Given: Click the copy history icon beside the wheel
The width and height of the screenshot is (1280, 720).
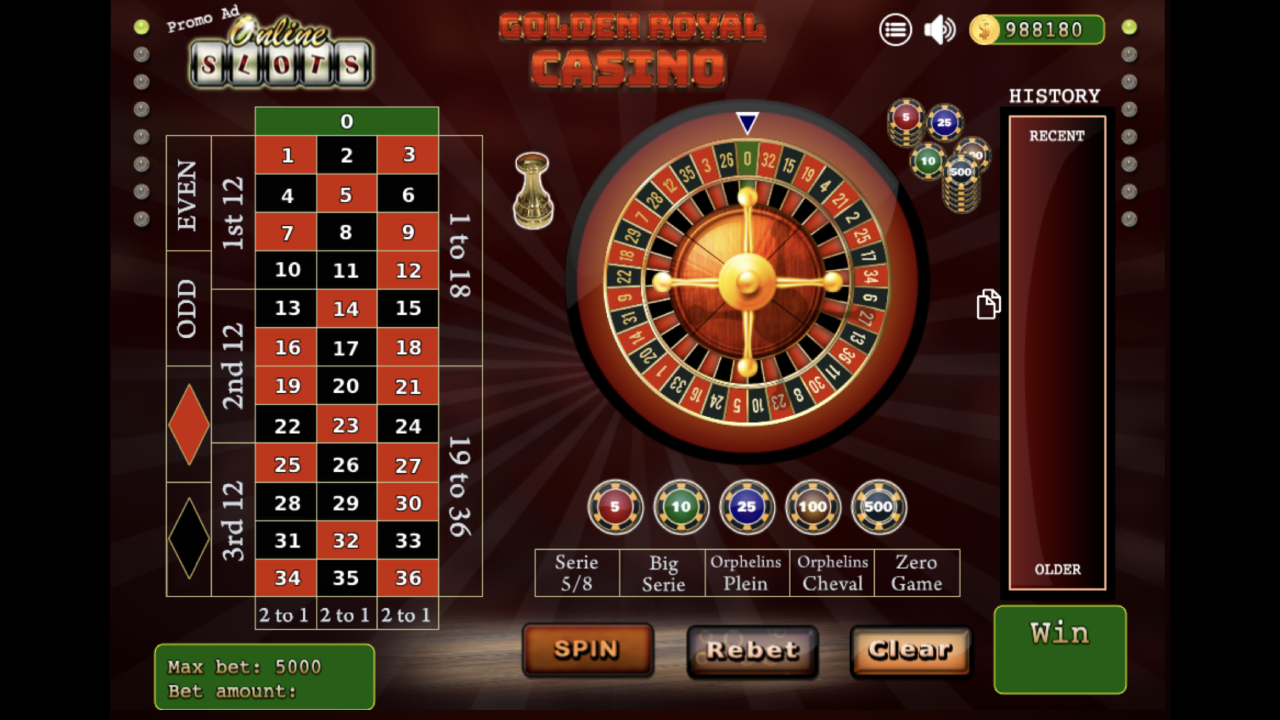Looking at the screenshot, I should (x=988, y=304).
